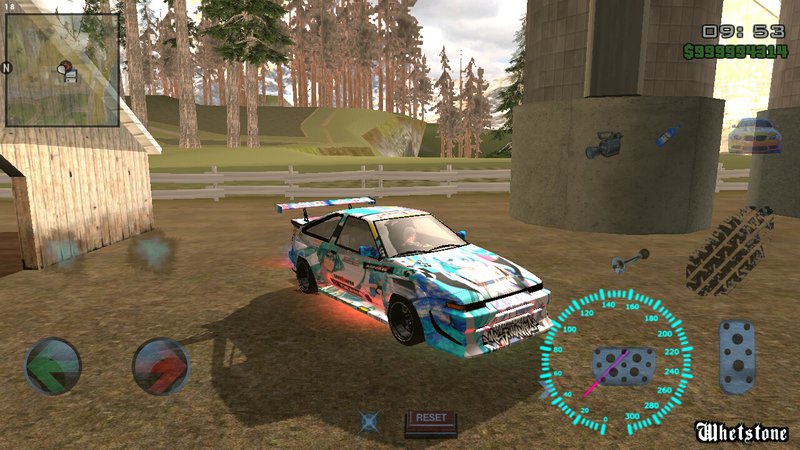Tap the green left steering arrow
This screenshot has width=800, height=450.
pos(53,366)
